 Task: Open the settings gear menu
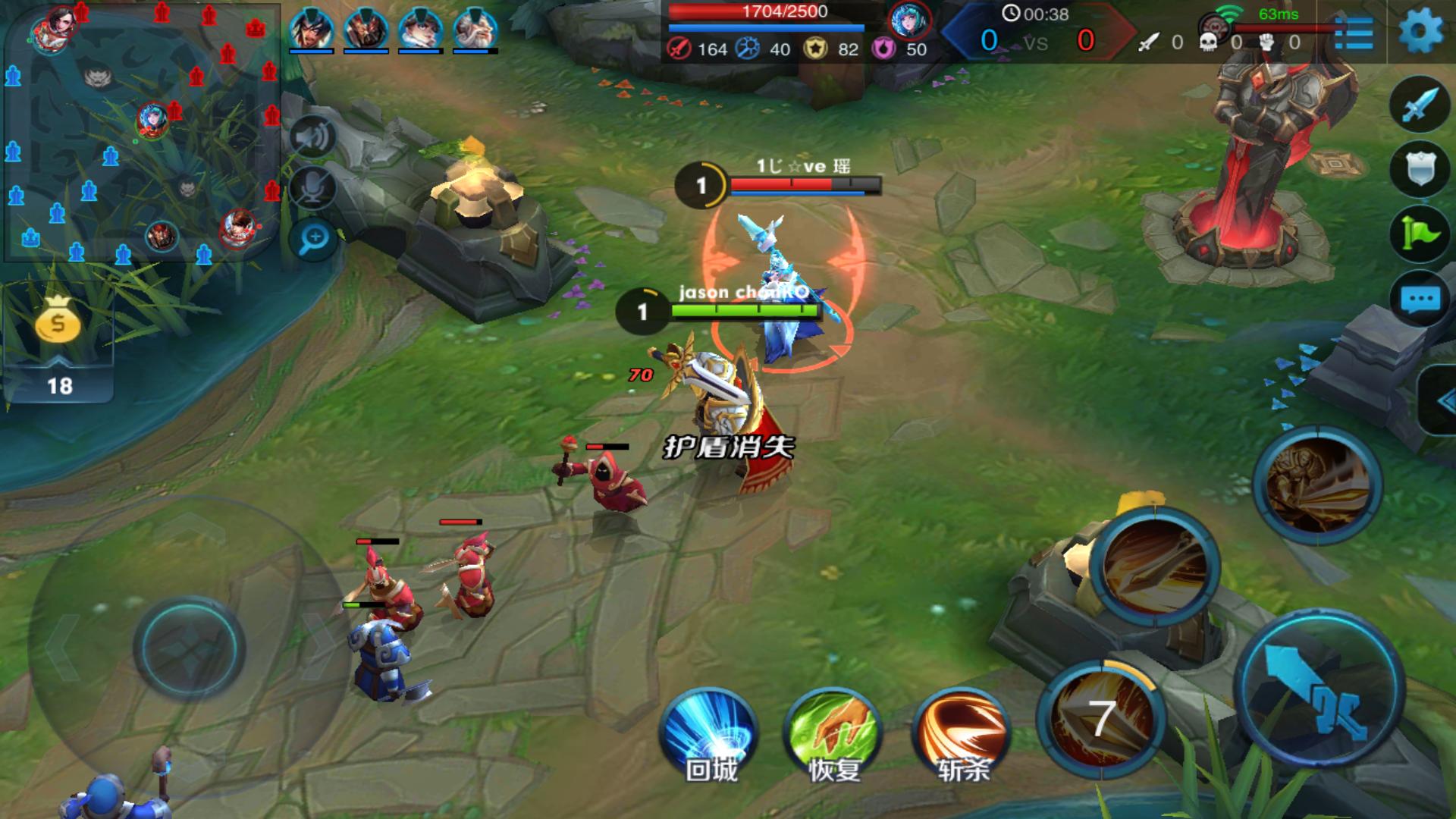pyautogui.click(x=1420, y=33)
